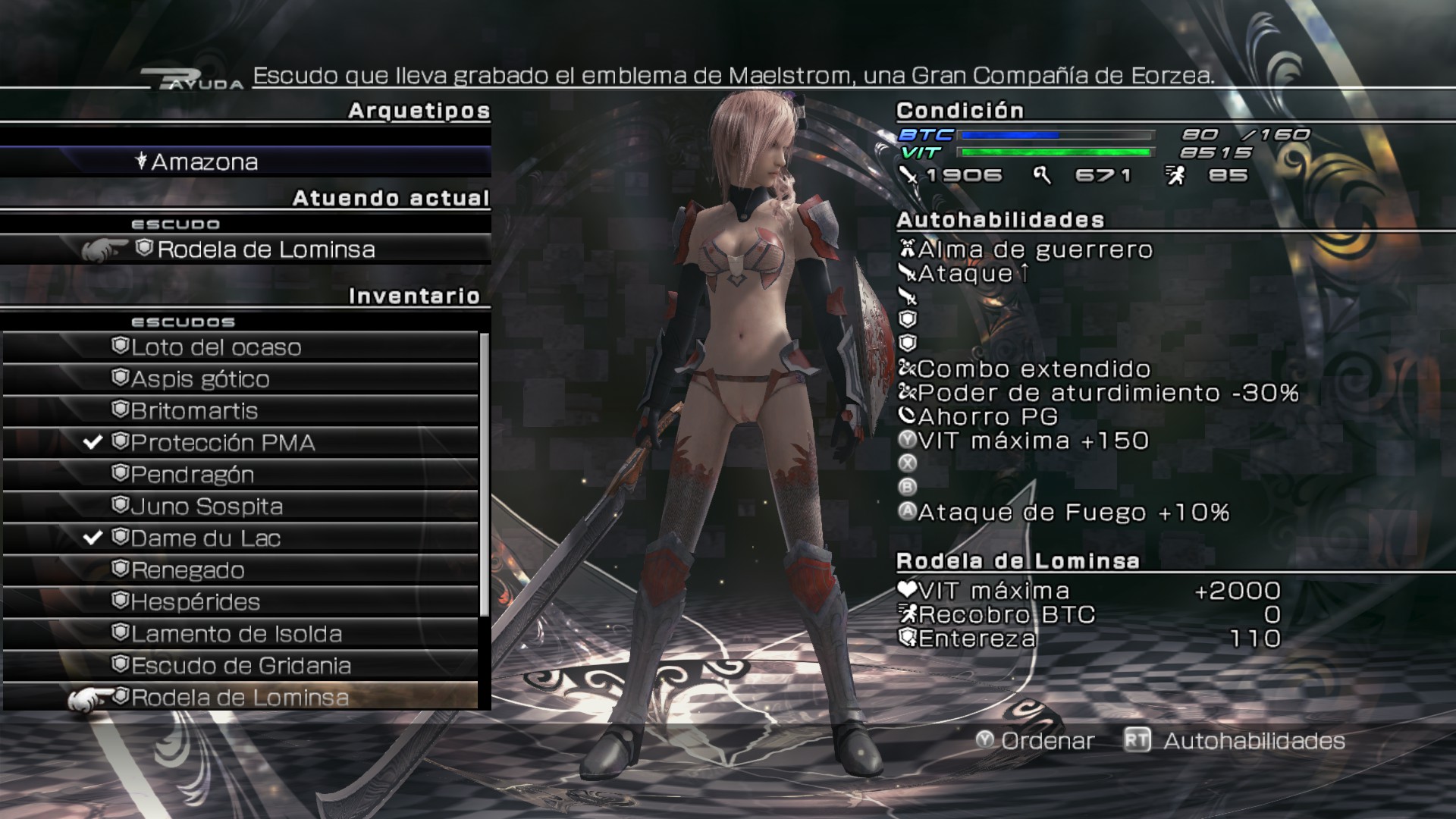Select Escudo de Gridania shield
The image size is (1456, 819).
click(x=241, y=666)
